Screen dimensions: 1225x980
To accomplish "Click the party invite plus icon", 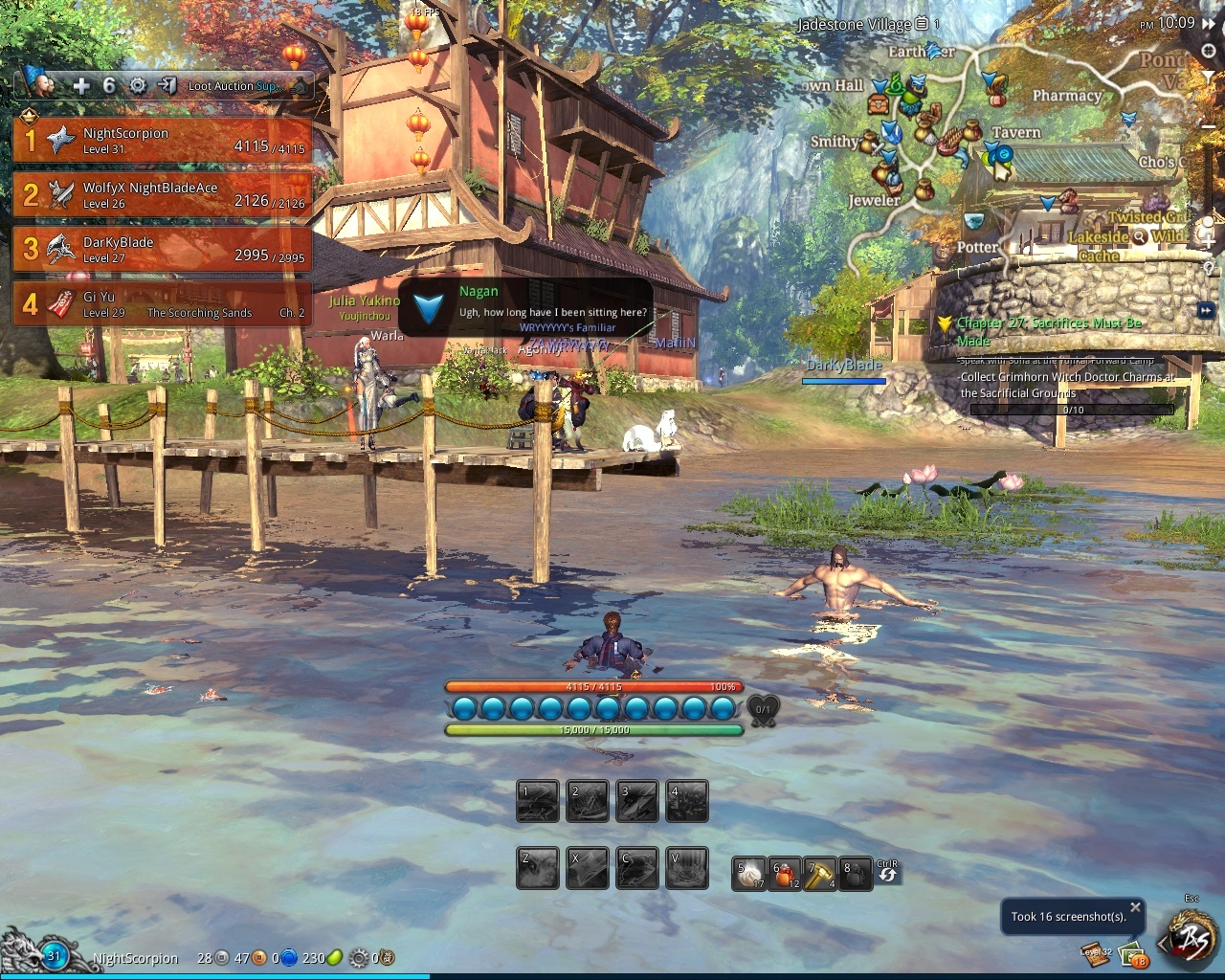I will click(81, 86).
